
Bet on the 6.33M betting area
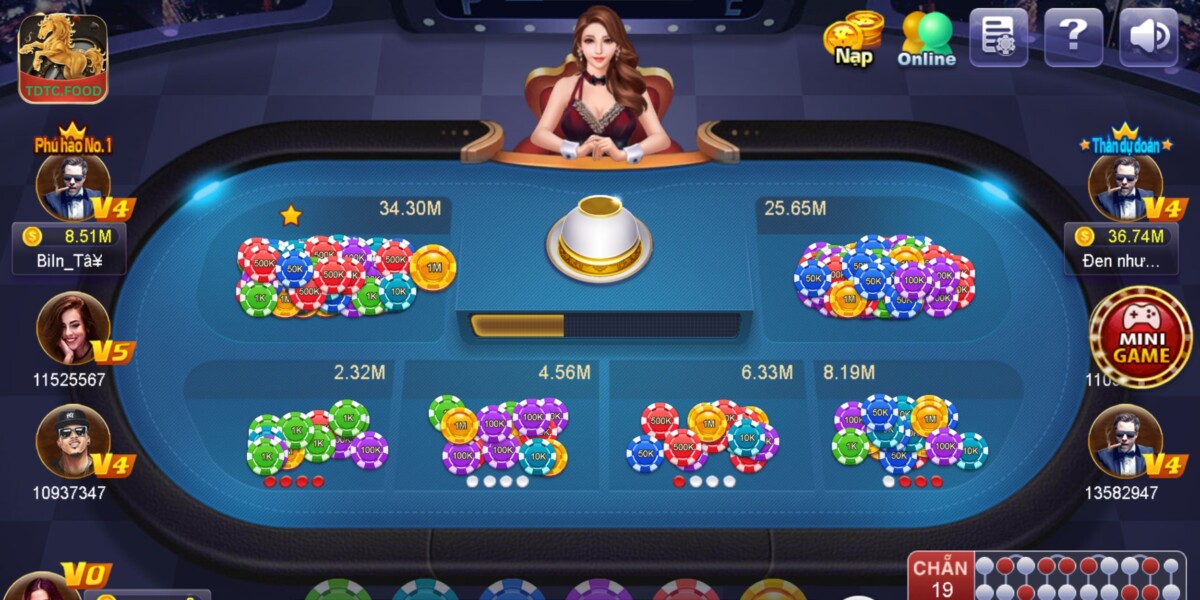click(x=705, y=430)
